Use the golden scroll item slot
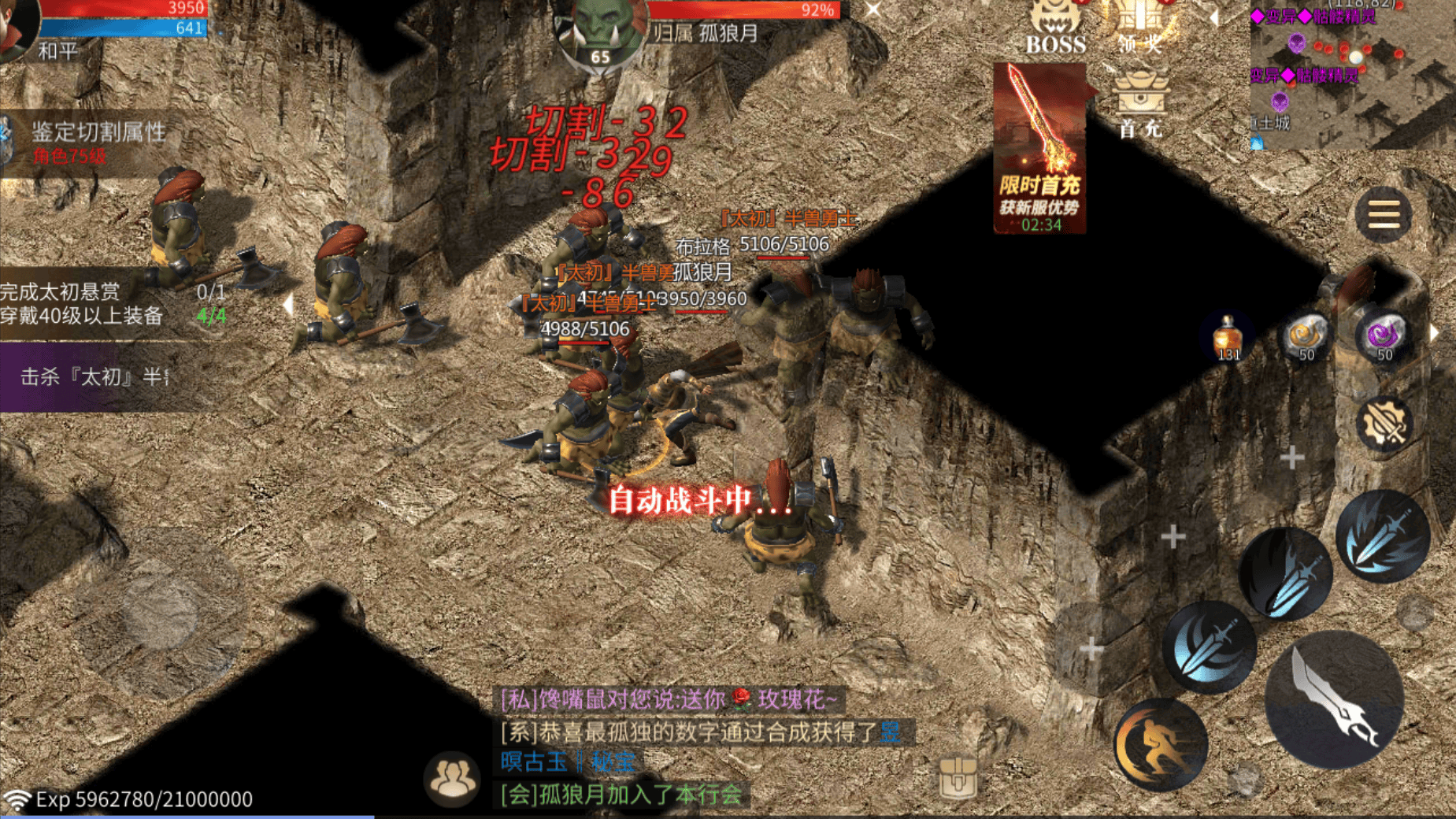The image size is (1456, 819). pos(1306,337)
